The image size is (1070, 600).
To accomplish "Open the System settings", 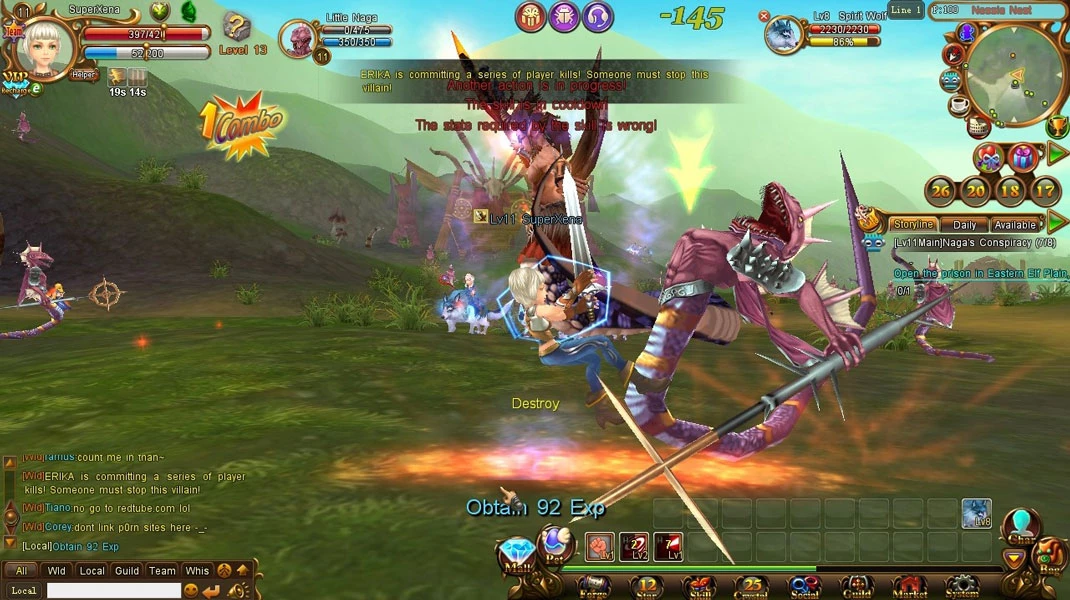I will (x=962, y=585).
